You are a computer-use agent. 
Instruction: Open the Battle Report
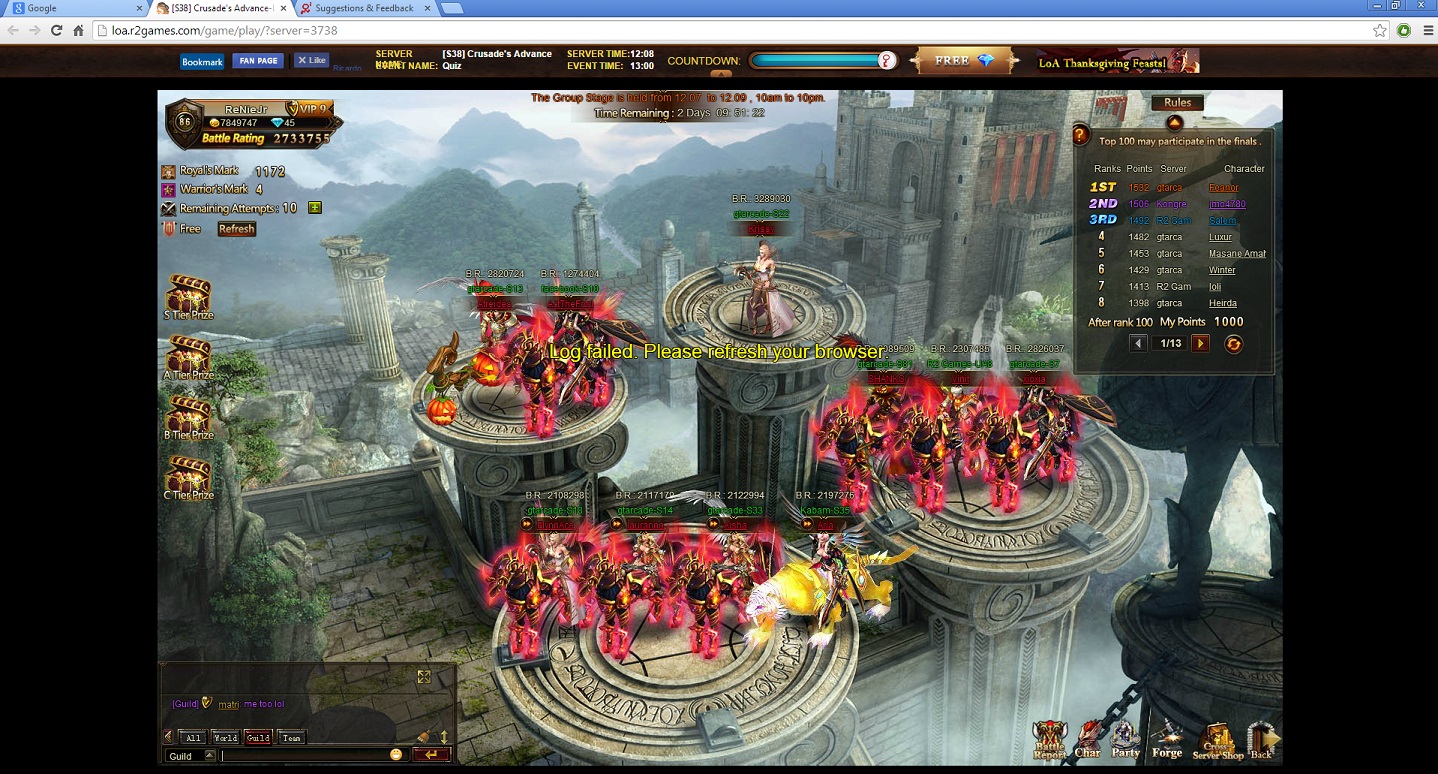pos(1049,740)
